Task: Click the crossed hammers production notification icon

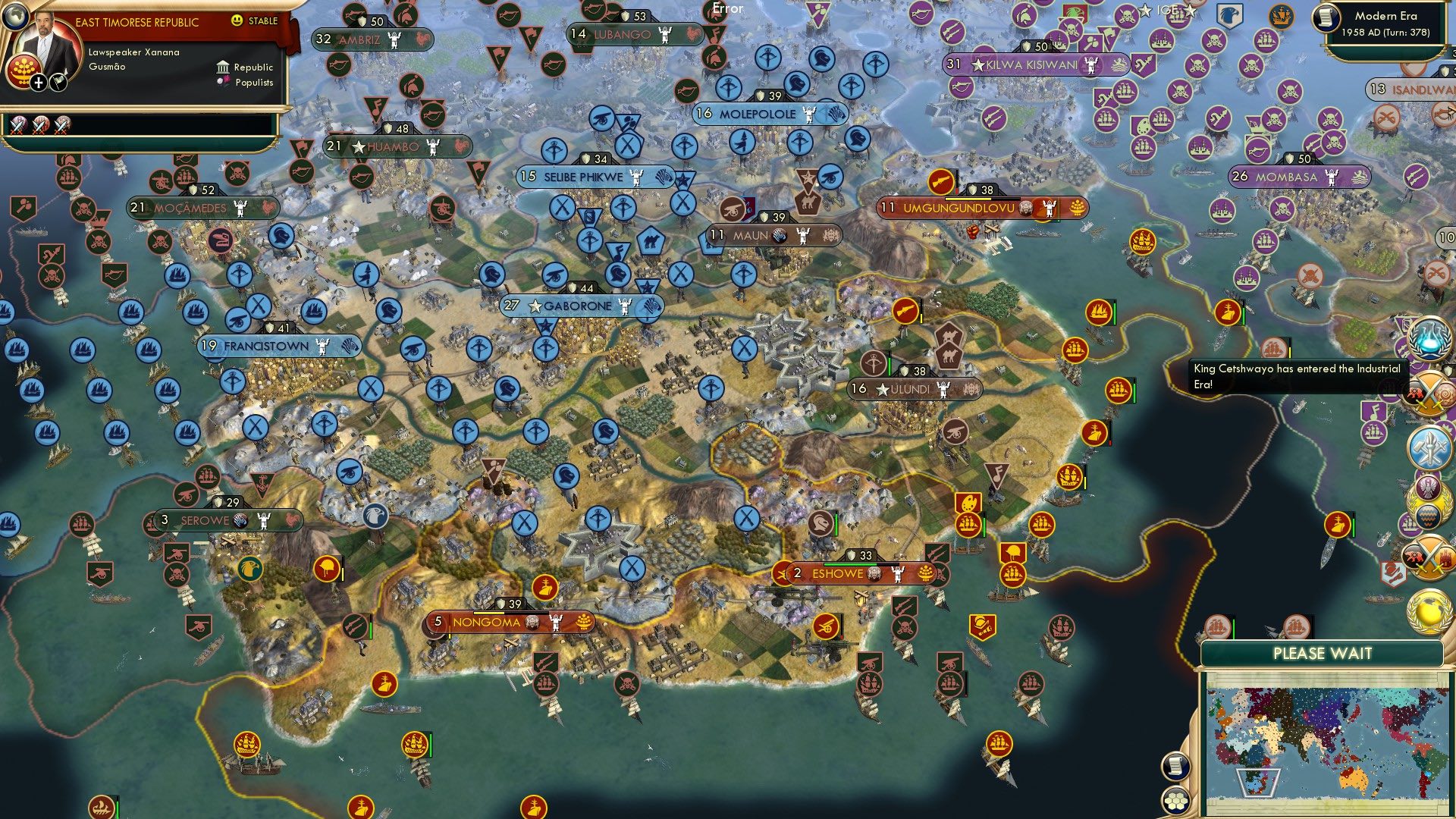Action: [1429, 448]
